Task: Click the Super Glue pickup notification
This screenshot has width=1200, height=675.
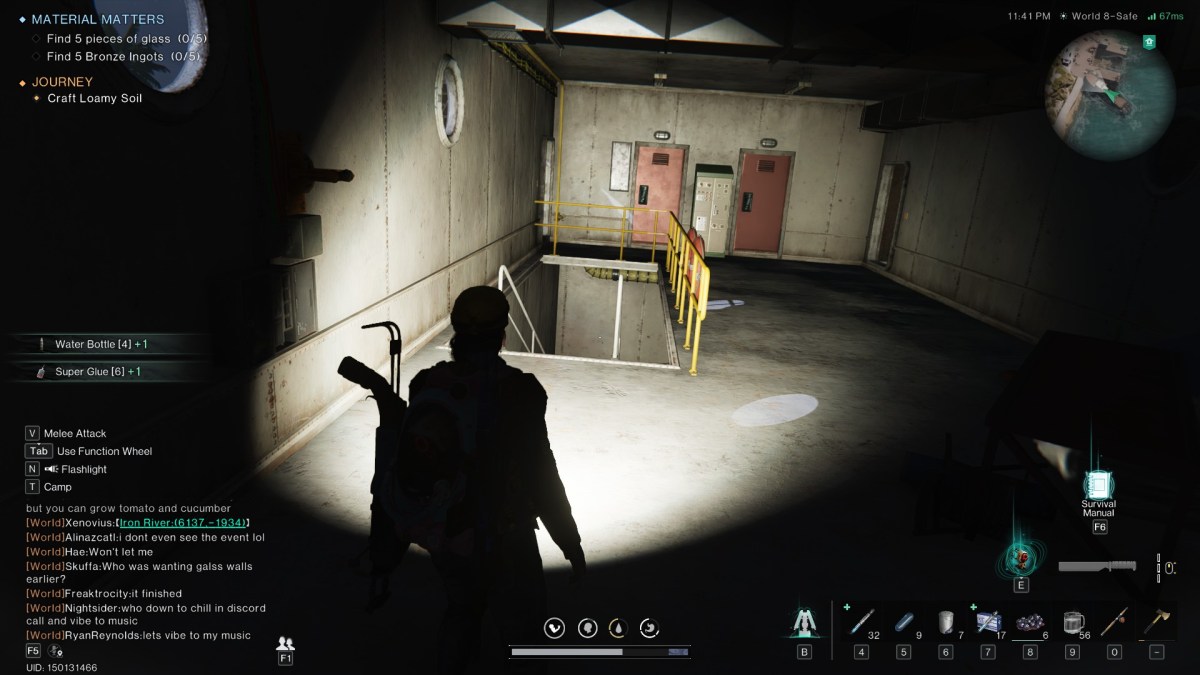Action: tap(97, 371)
